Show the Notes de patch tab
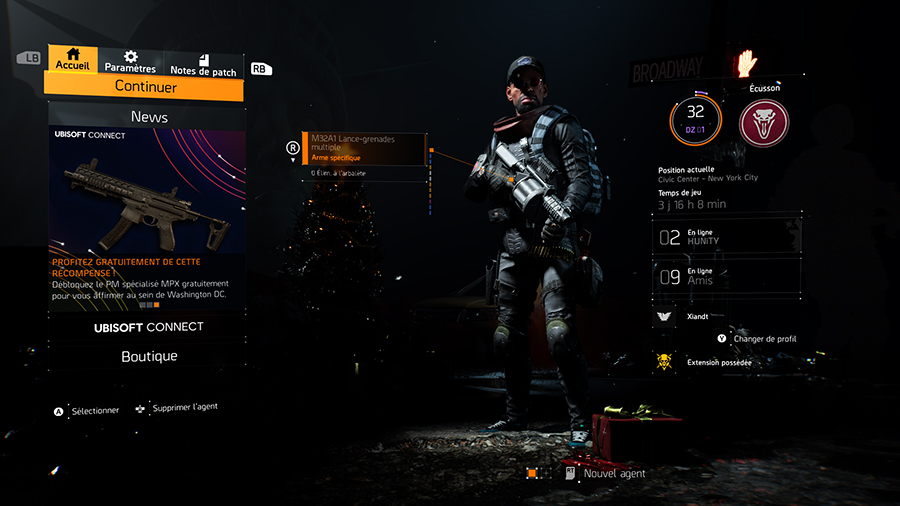Viewport: 900px width, 506px height. pyautogui.click(x=203, y=65)
